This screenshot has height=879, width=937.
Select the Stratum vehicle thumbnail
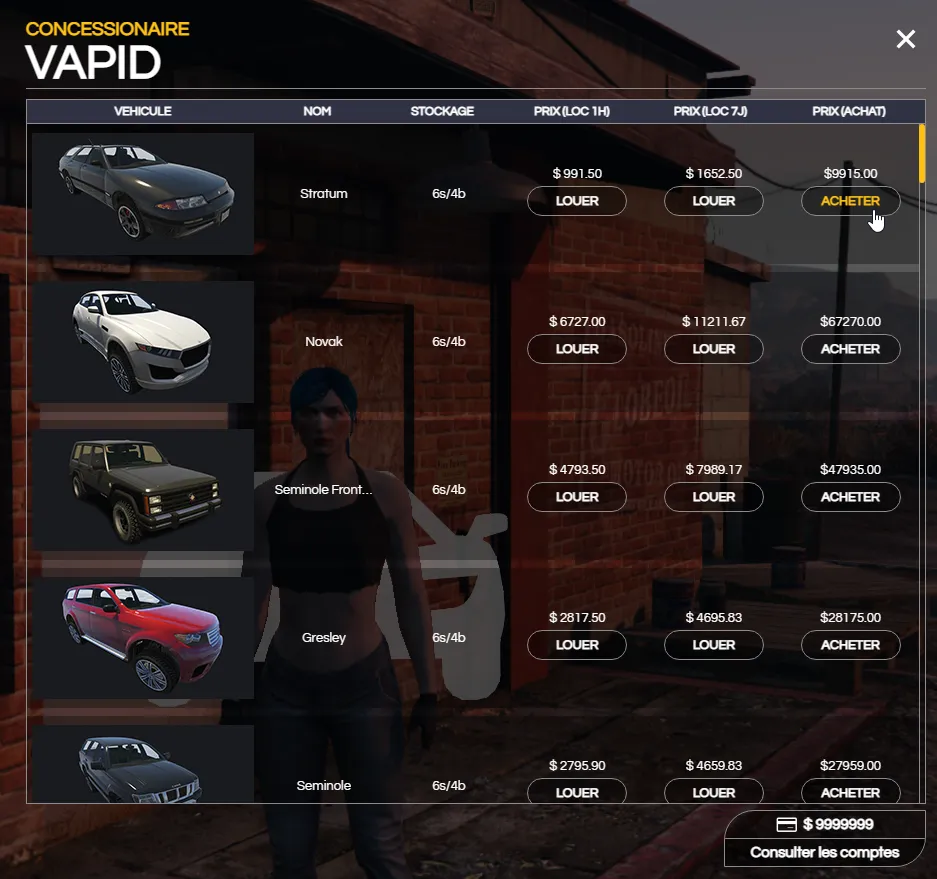pos(143,193)
